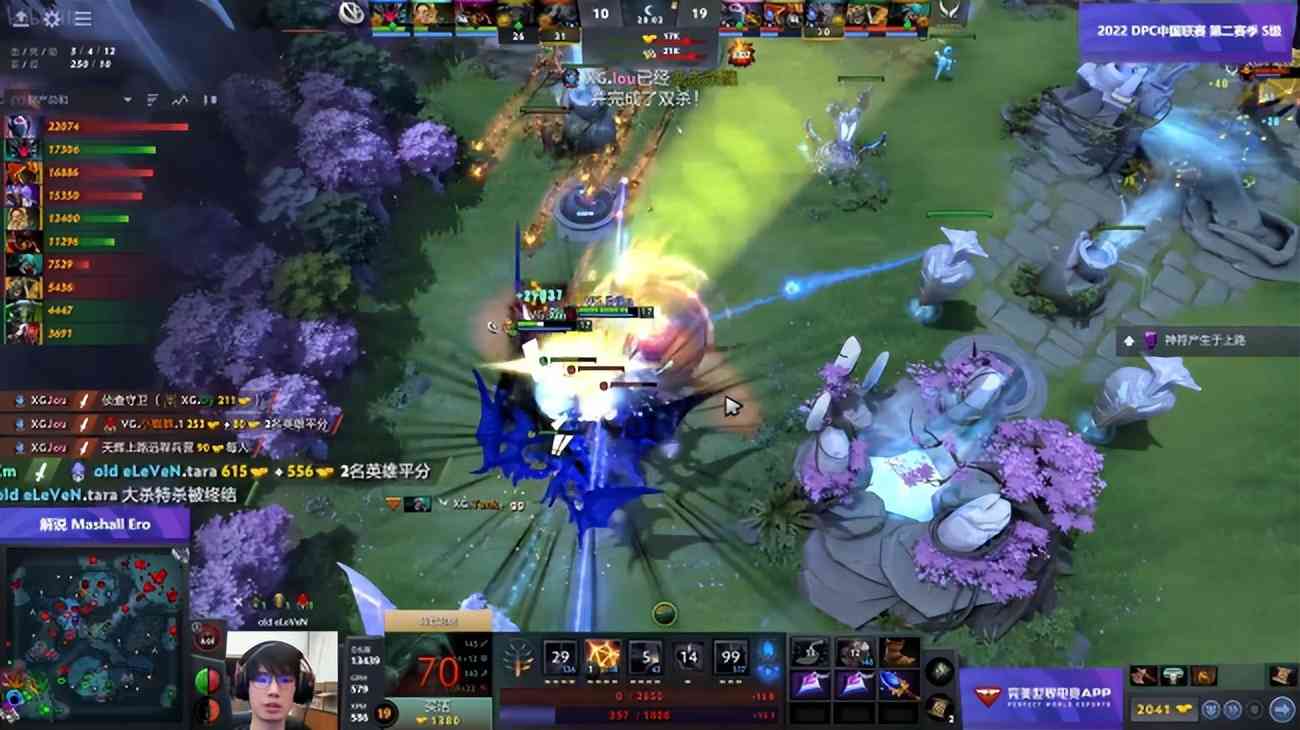
Task: Click the courier icon beside the gold counter
Action: pyautogui.click(x=1212, y=709)
